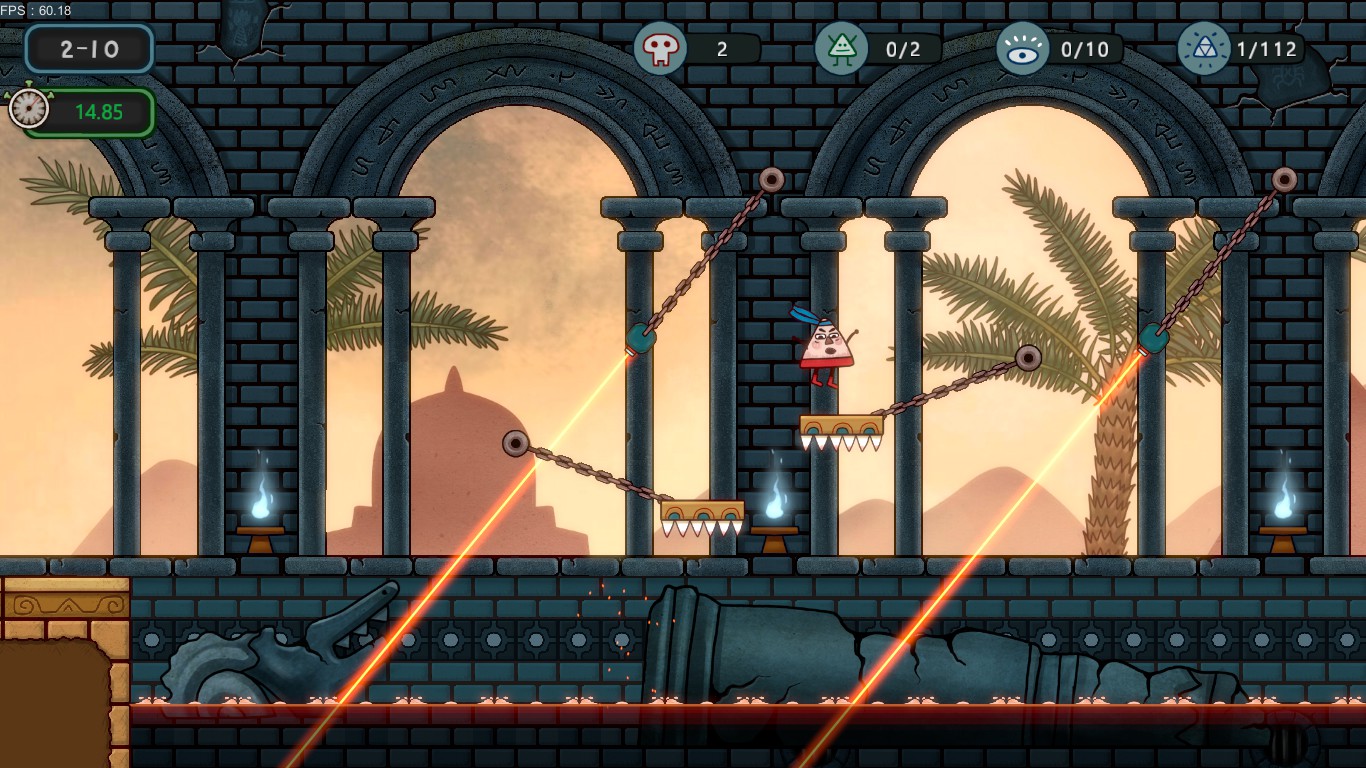Click the 2-10 level badge

(88, 48)
